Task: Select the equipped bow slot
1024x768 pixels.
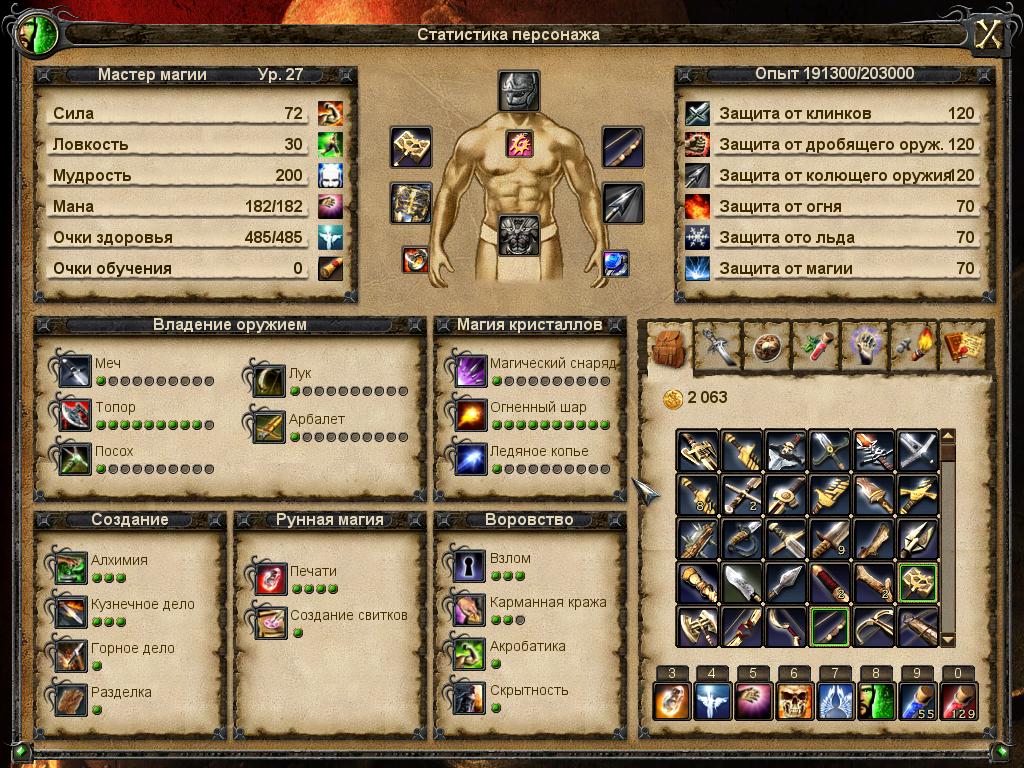Action: pyautogui.click(x=622, y=148)
